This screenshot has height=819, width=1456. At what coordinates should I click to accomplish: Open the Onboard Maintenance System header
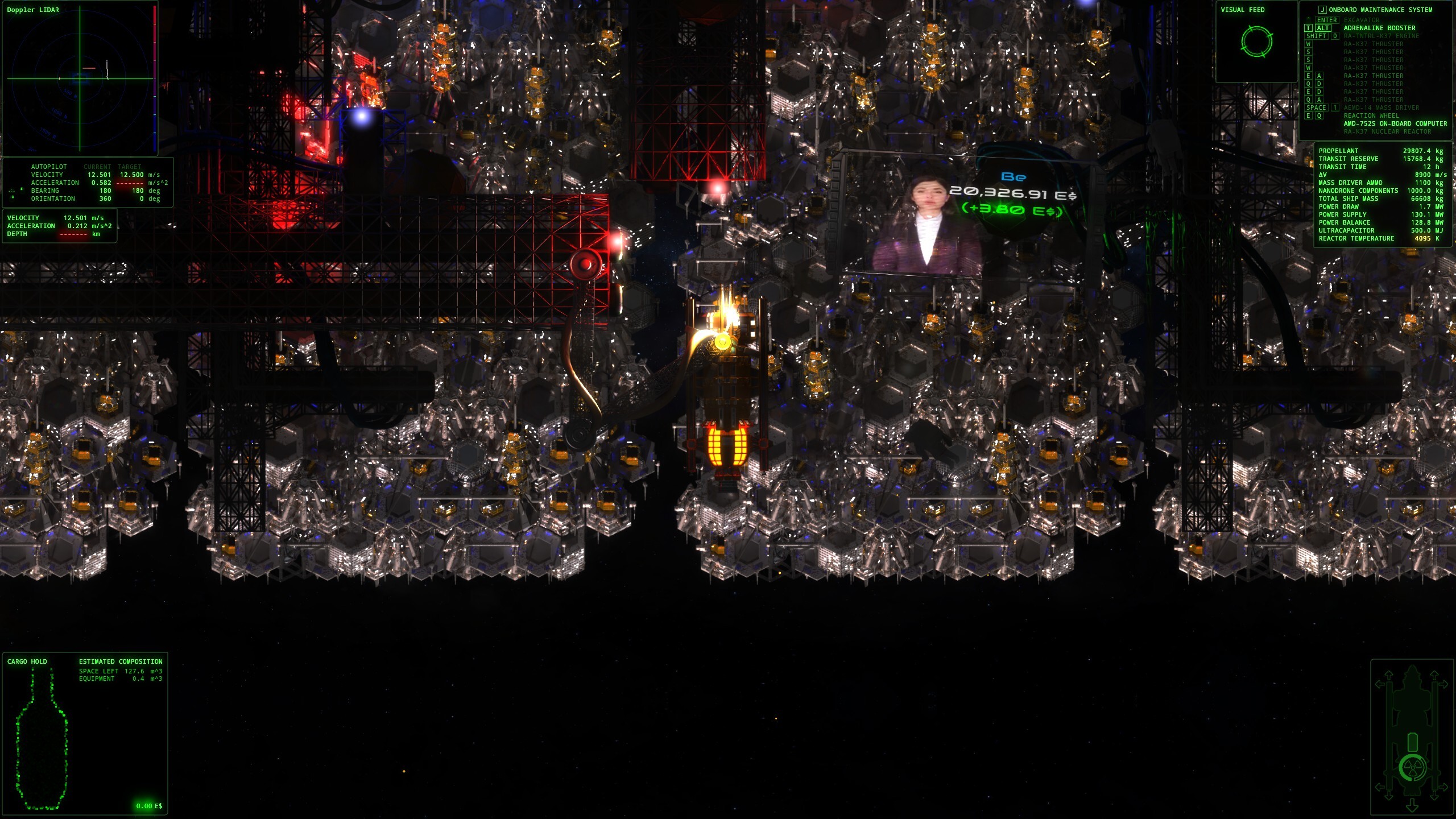pyautogui.click(x=1380, y=10)
